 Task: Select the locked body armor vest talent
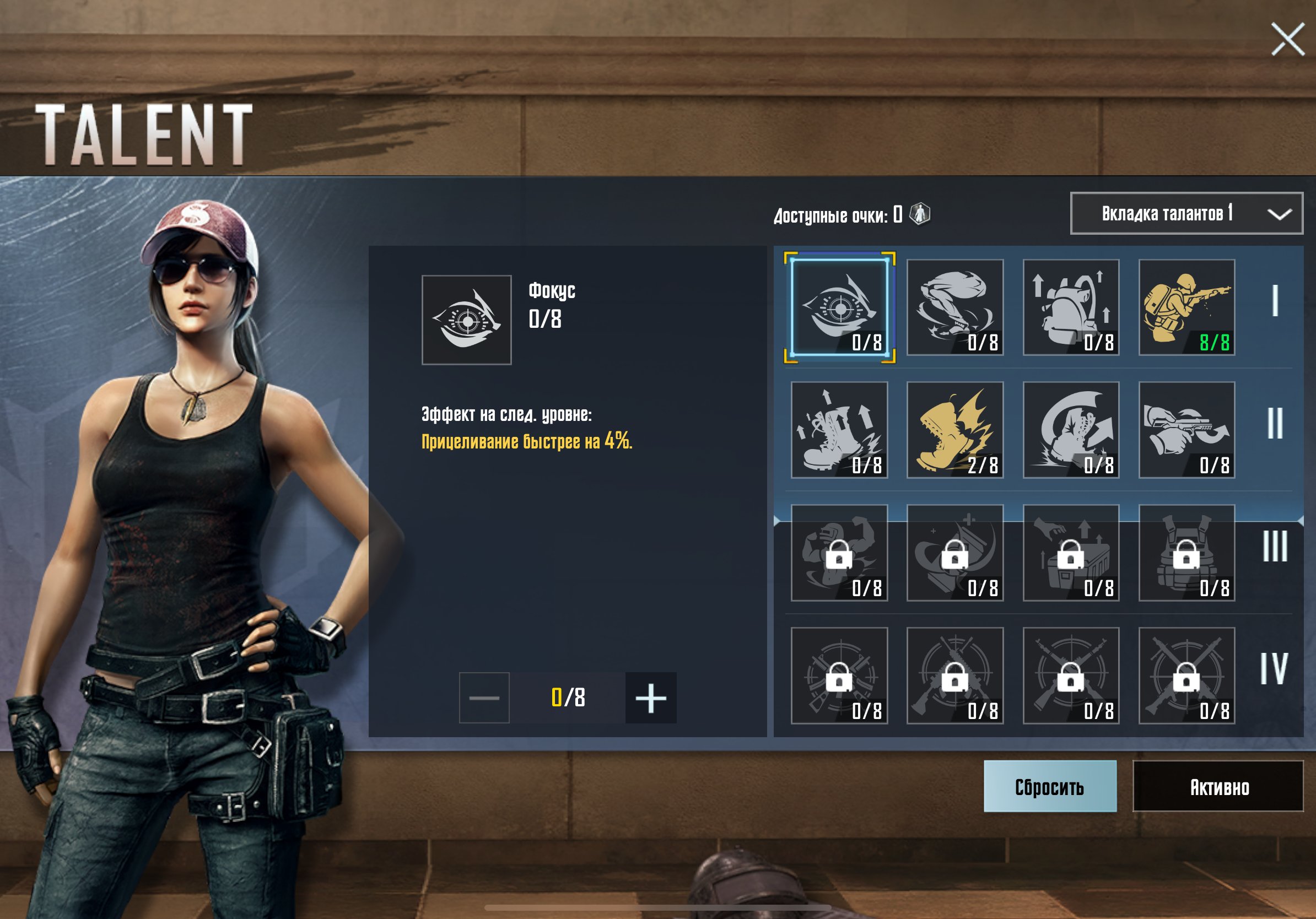[x=1186, y=553]
